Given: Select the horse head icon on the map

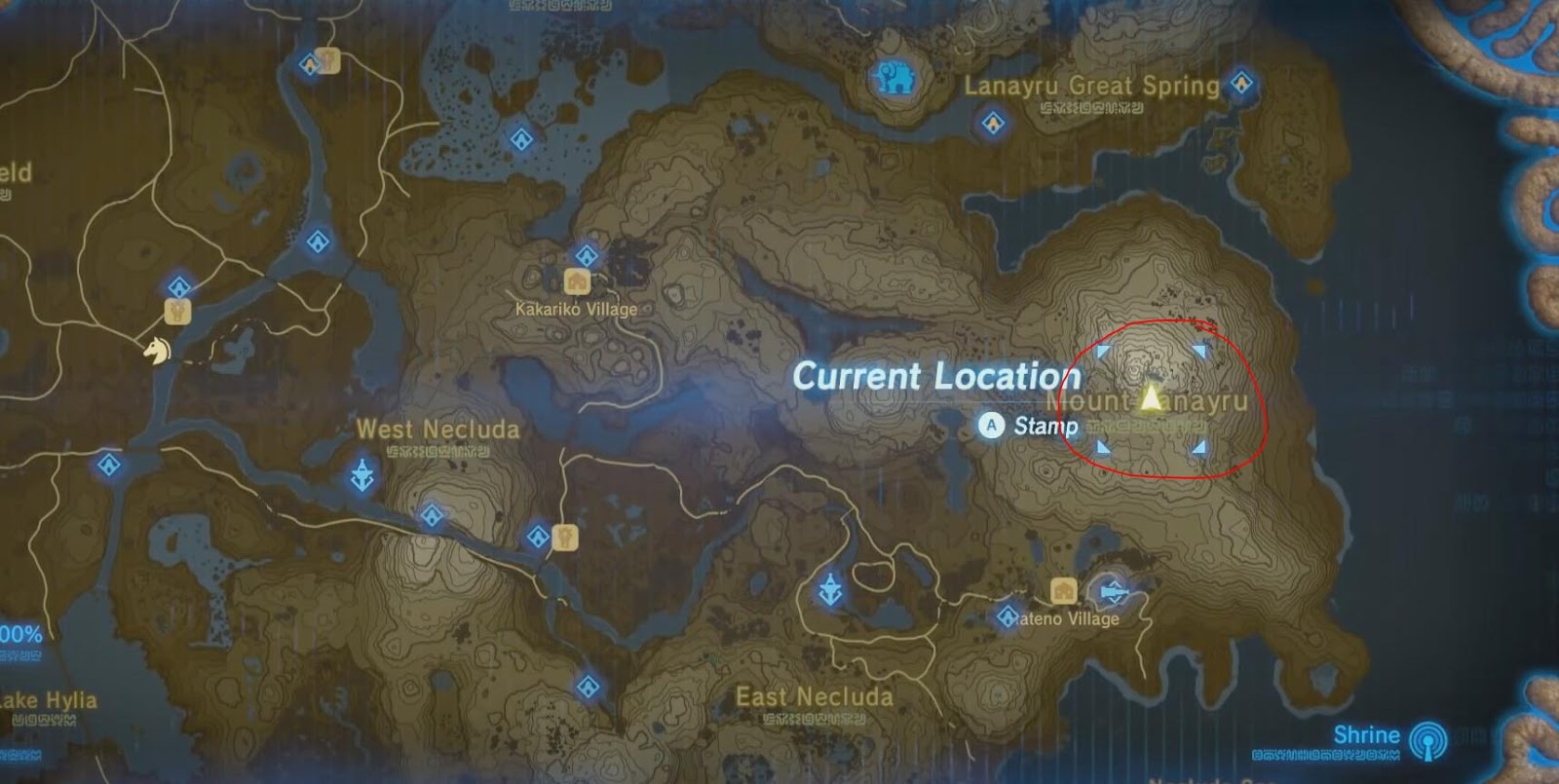Looking at the screenshot, I should (x=156, y=352).
